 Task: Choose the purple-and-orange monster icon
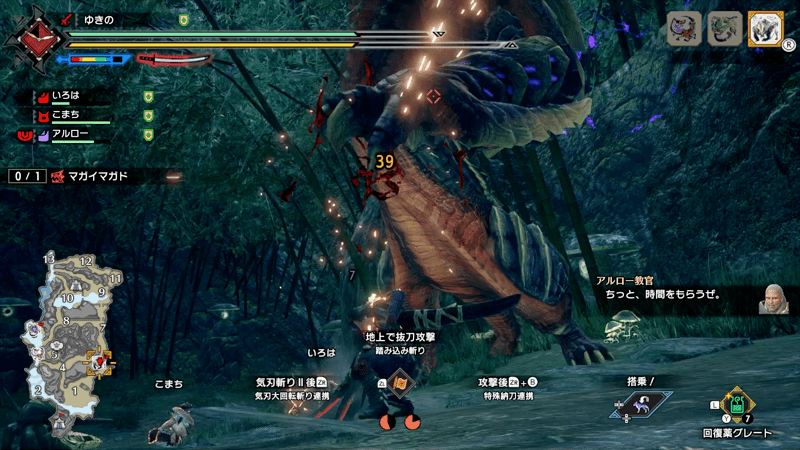(x=684, y=28)
